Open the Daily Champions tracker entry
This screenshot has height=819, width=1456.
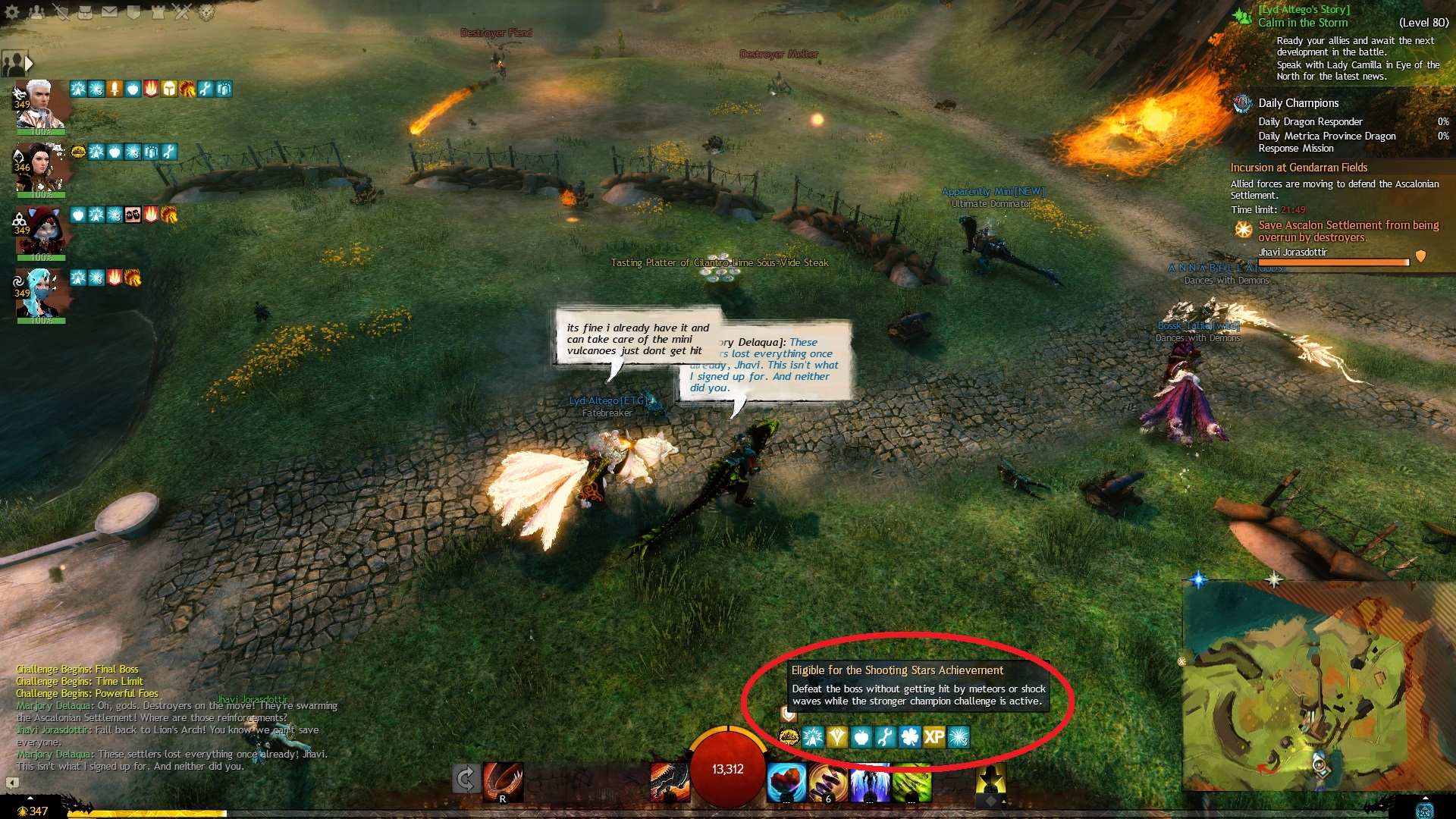coord(1298,103)
